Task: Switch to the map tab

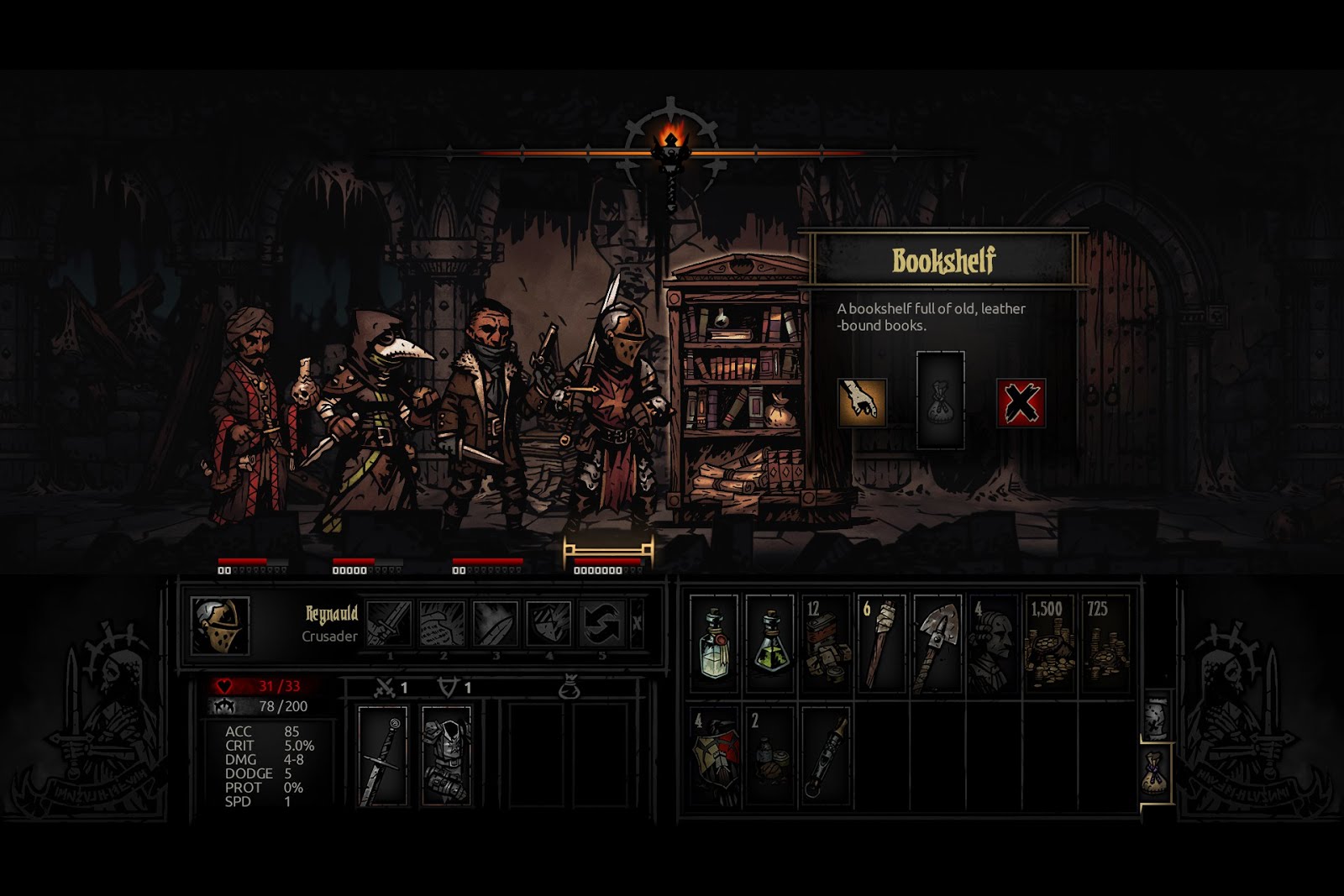Action: 1157,714
